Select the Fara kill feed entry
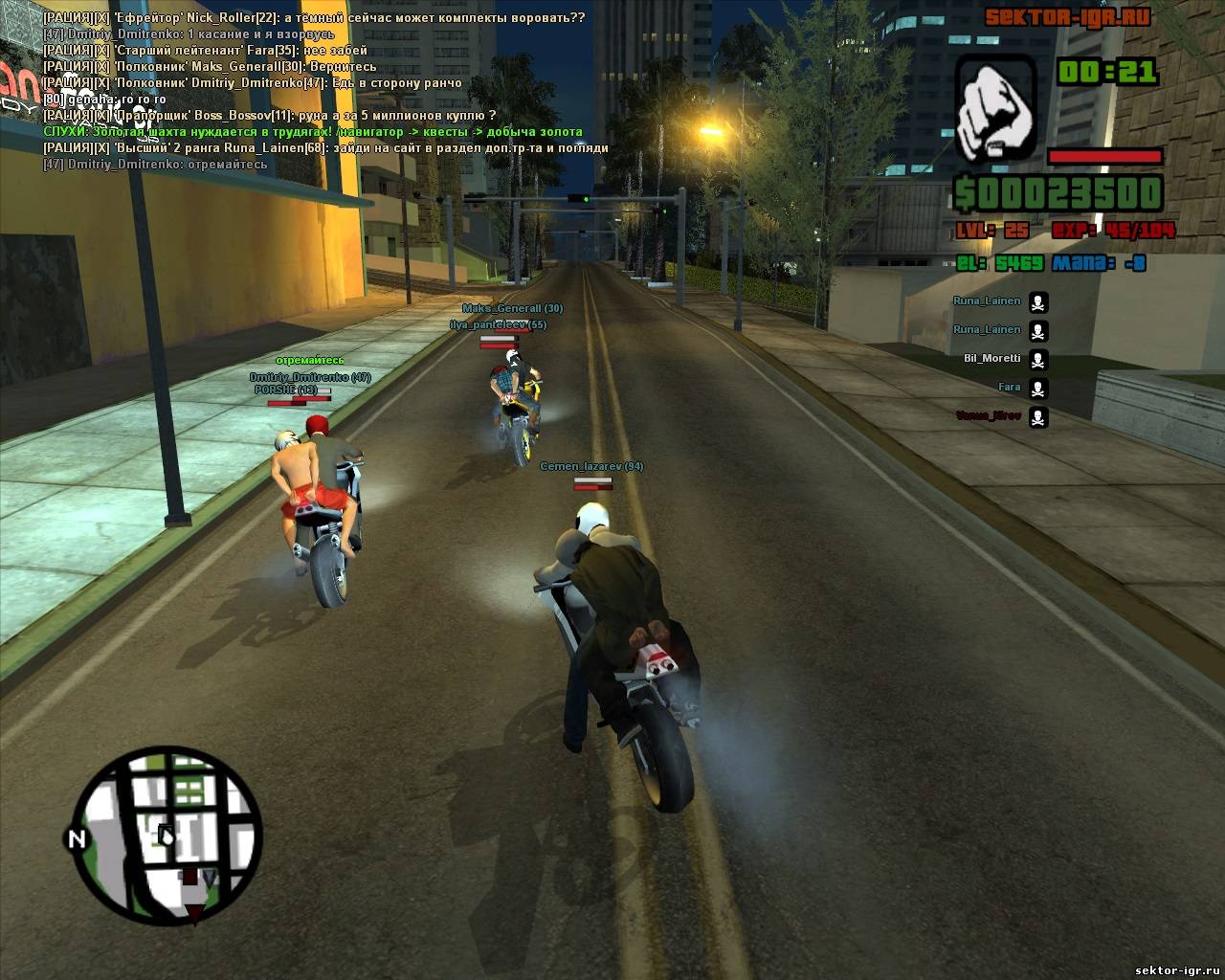This screenshot has width=1225, height=980. click(x=1009, y=388)
